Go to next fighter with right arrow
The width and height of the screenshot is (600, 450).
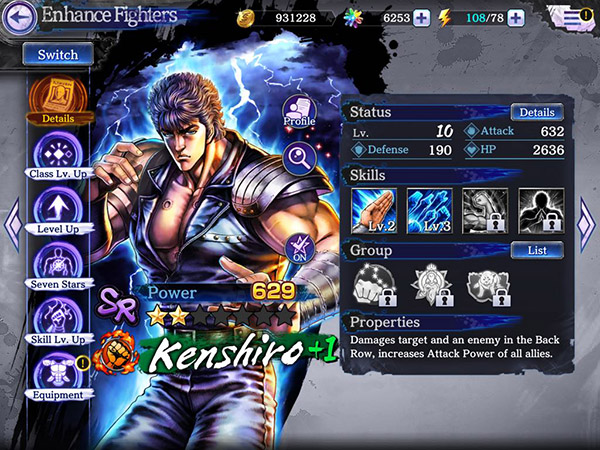(x=588, y=220)
